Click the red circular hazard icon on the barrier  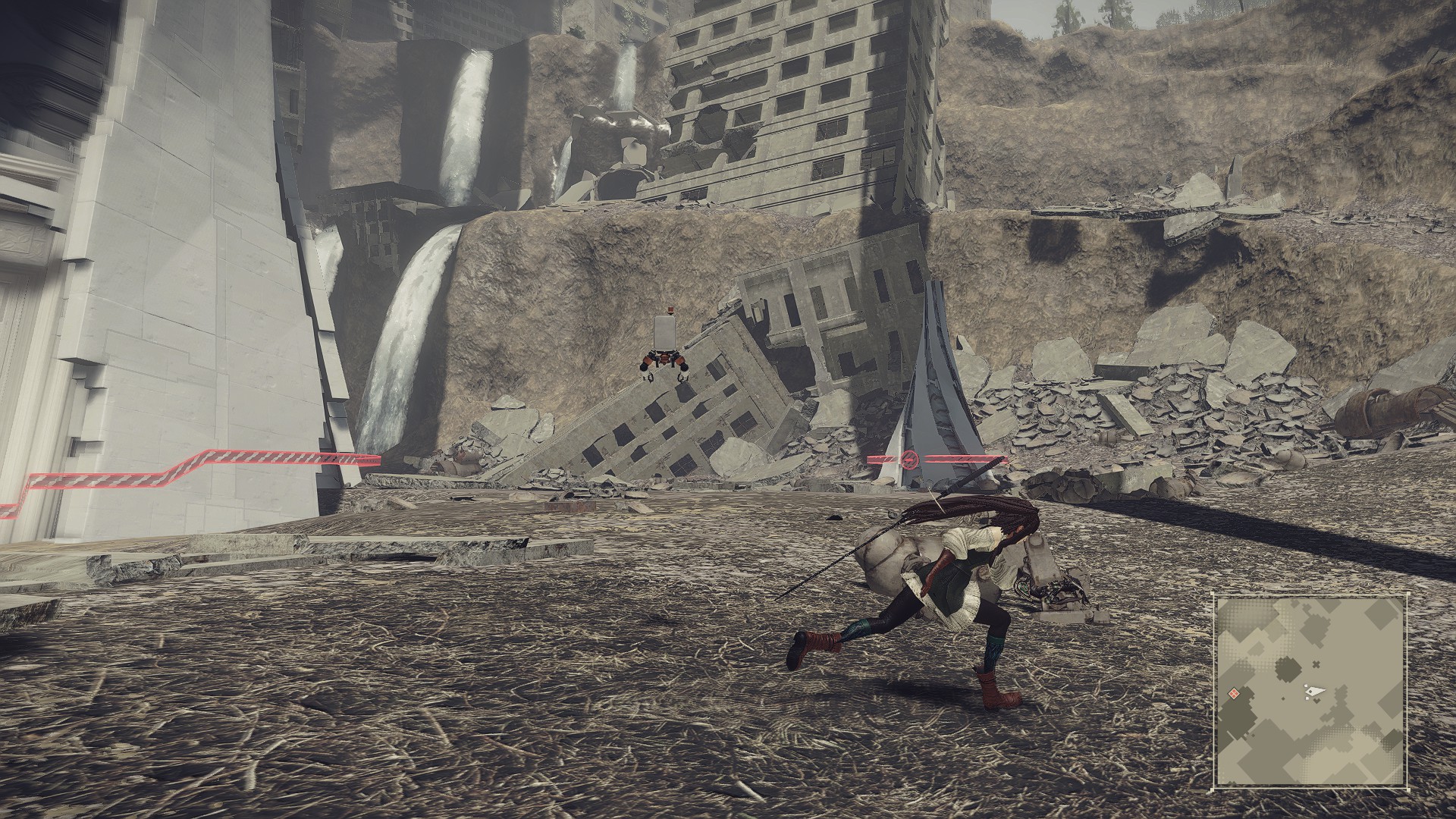(x=910, y=460)
